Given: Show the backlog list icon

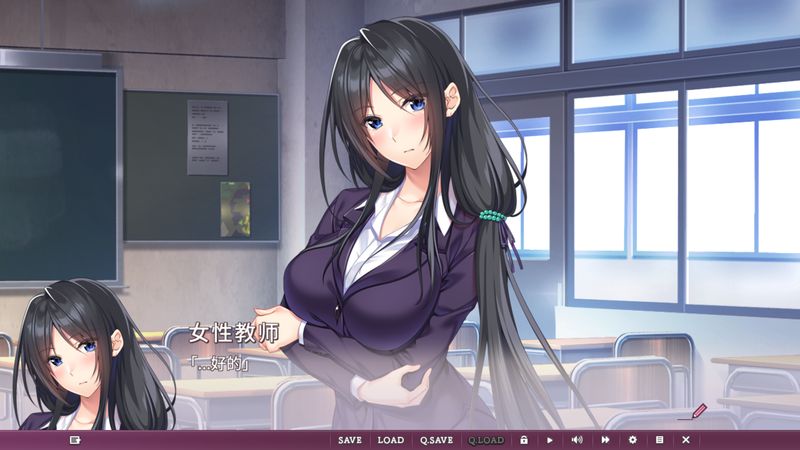Looking at the screenshot, I should (659, 440).
